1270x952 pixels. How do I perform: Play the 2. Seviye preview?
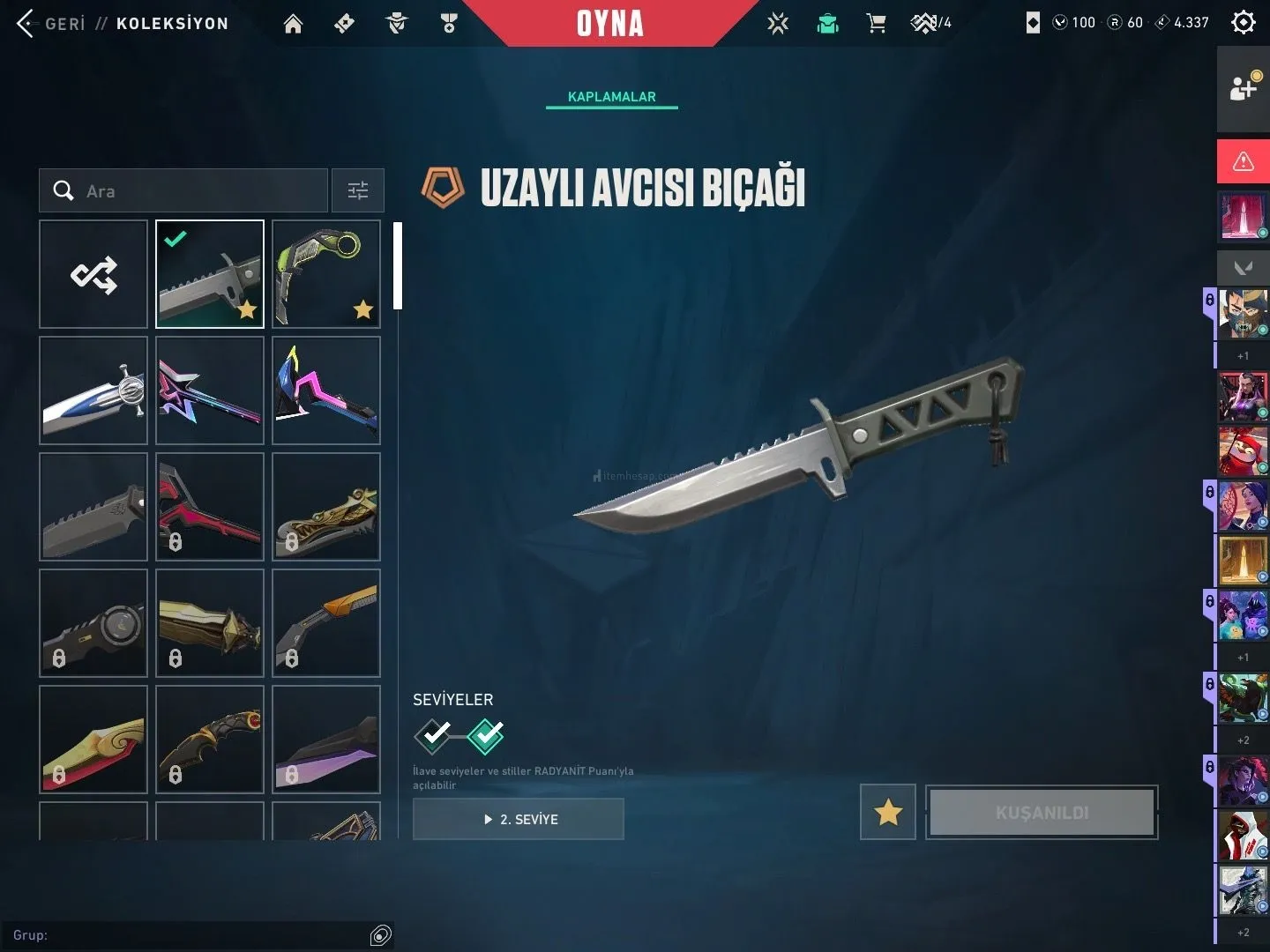(x=519, y=819)
